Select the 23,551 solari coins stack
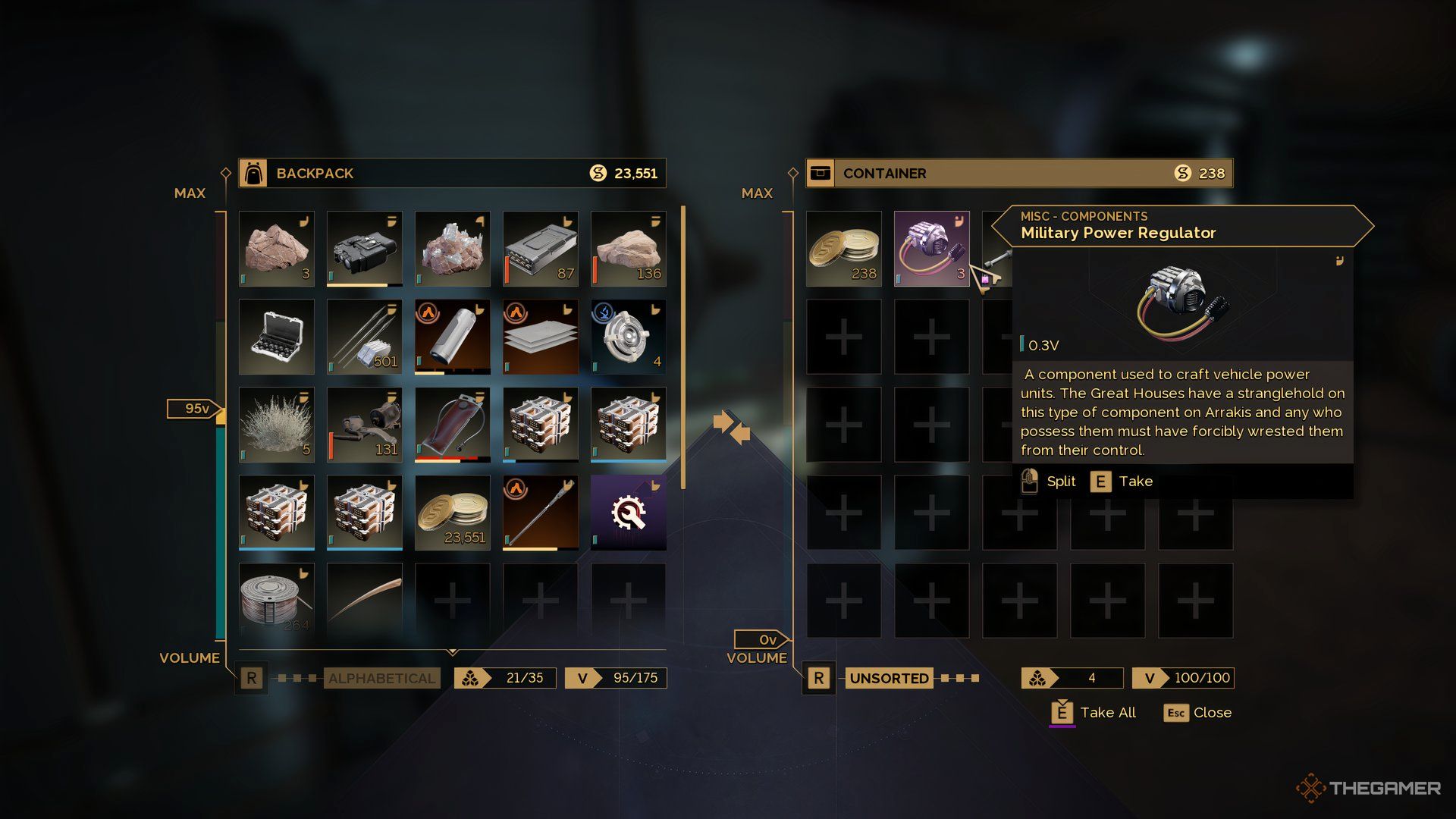 452,513
